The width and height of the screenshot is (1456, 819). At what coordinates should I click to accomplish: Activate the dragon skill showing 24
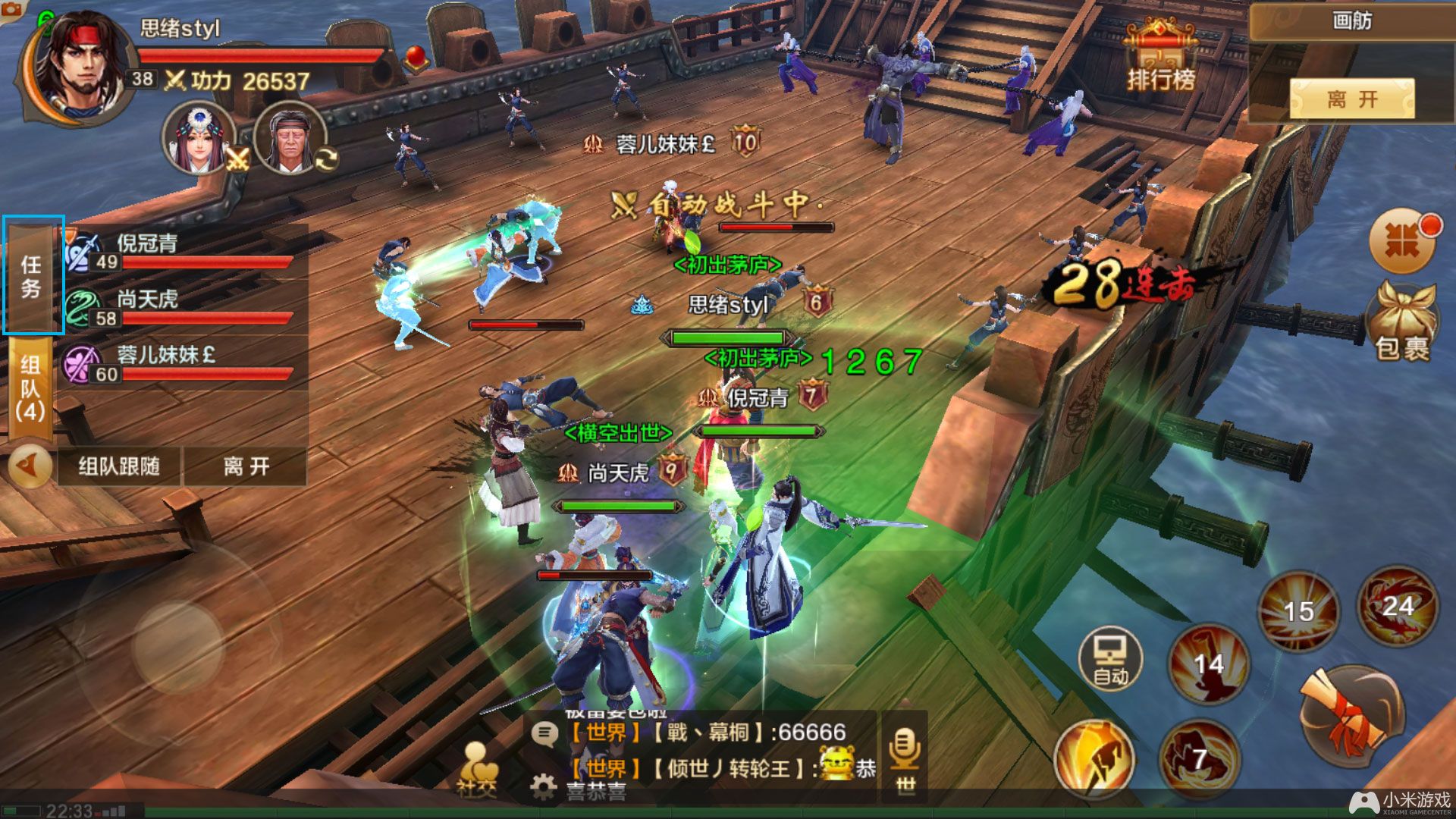pyautogui.click(x=1397, y=606)
